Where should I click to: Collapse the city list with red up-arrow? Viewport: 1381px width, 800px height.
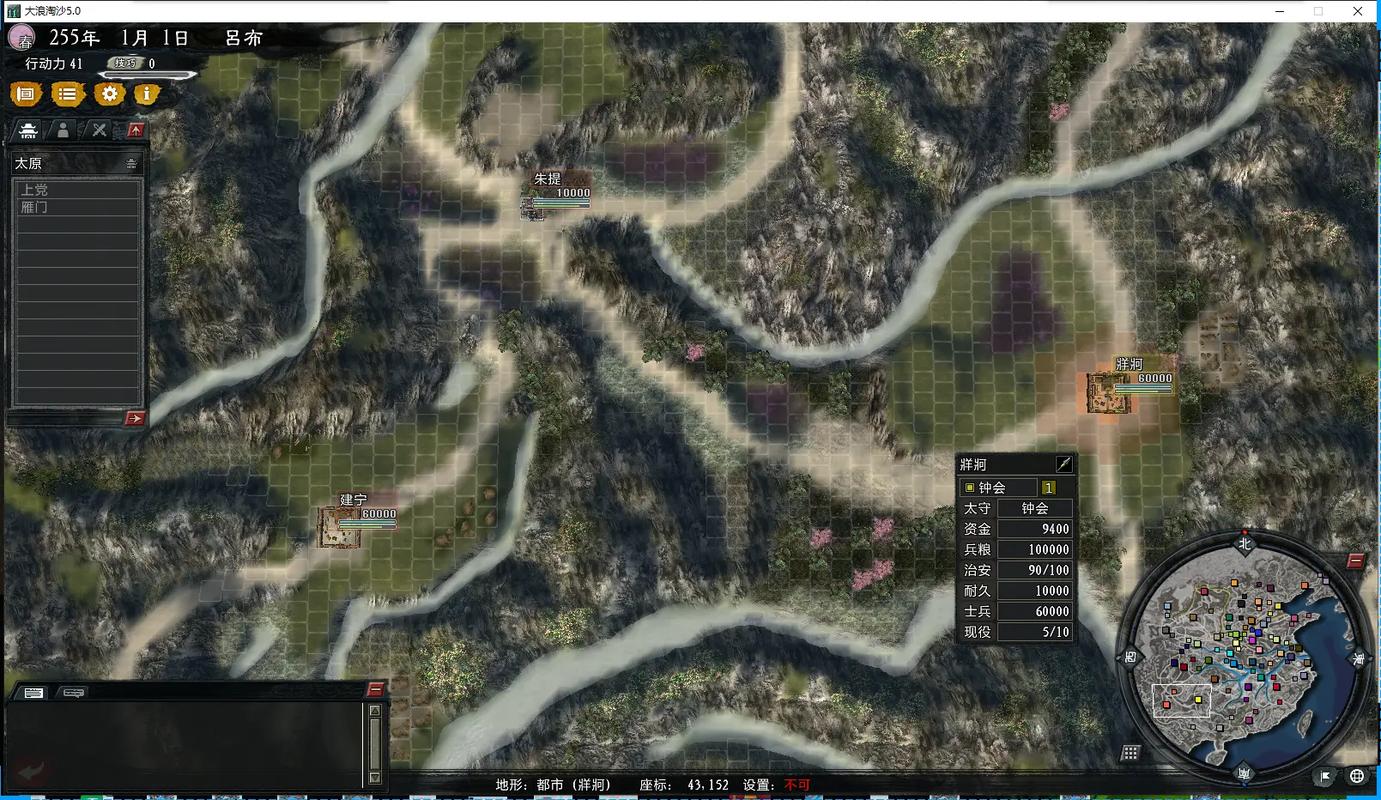tap(136, 130)
